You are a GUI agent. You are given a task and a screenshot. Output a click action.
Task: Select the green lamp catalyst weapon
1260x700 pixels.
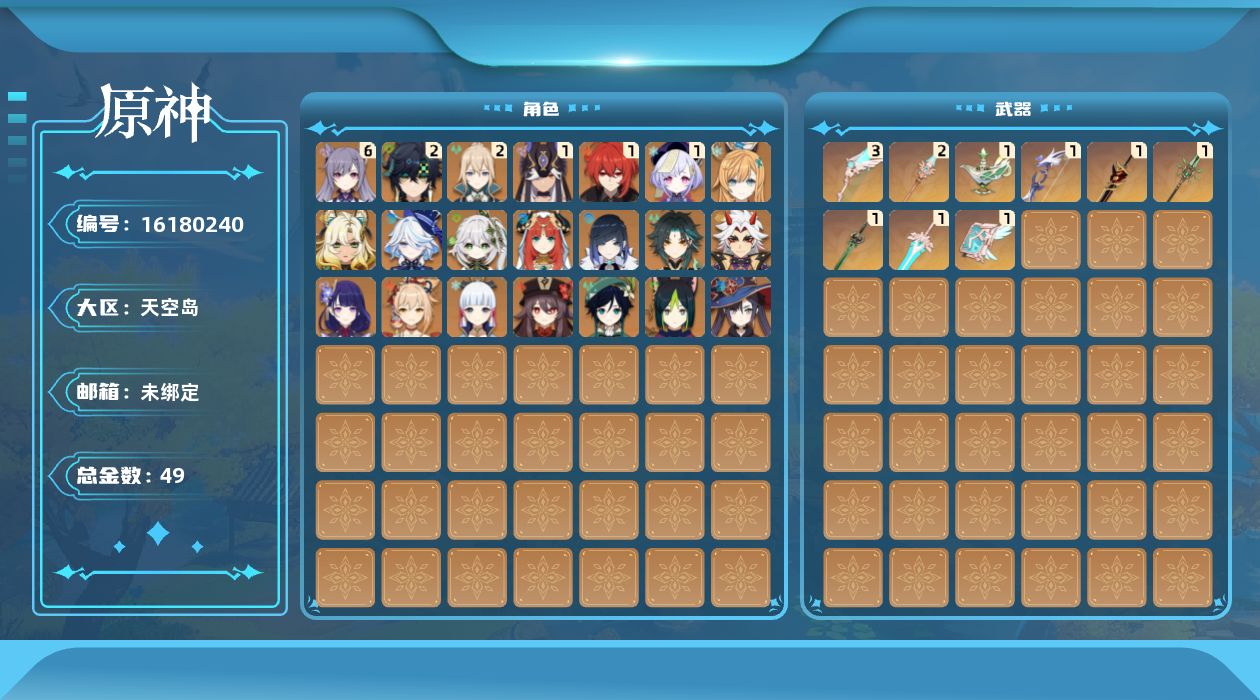click(985, 172)
